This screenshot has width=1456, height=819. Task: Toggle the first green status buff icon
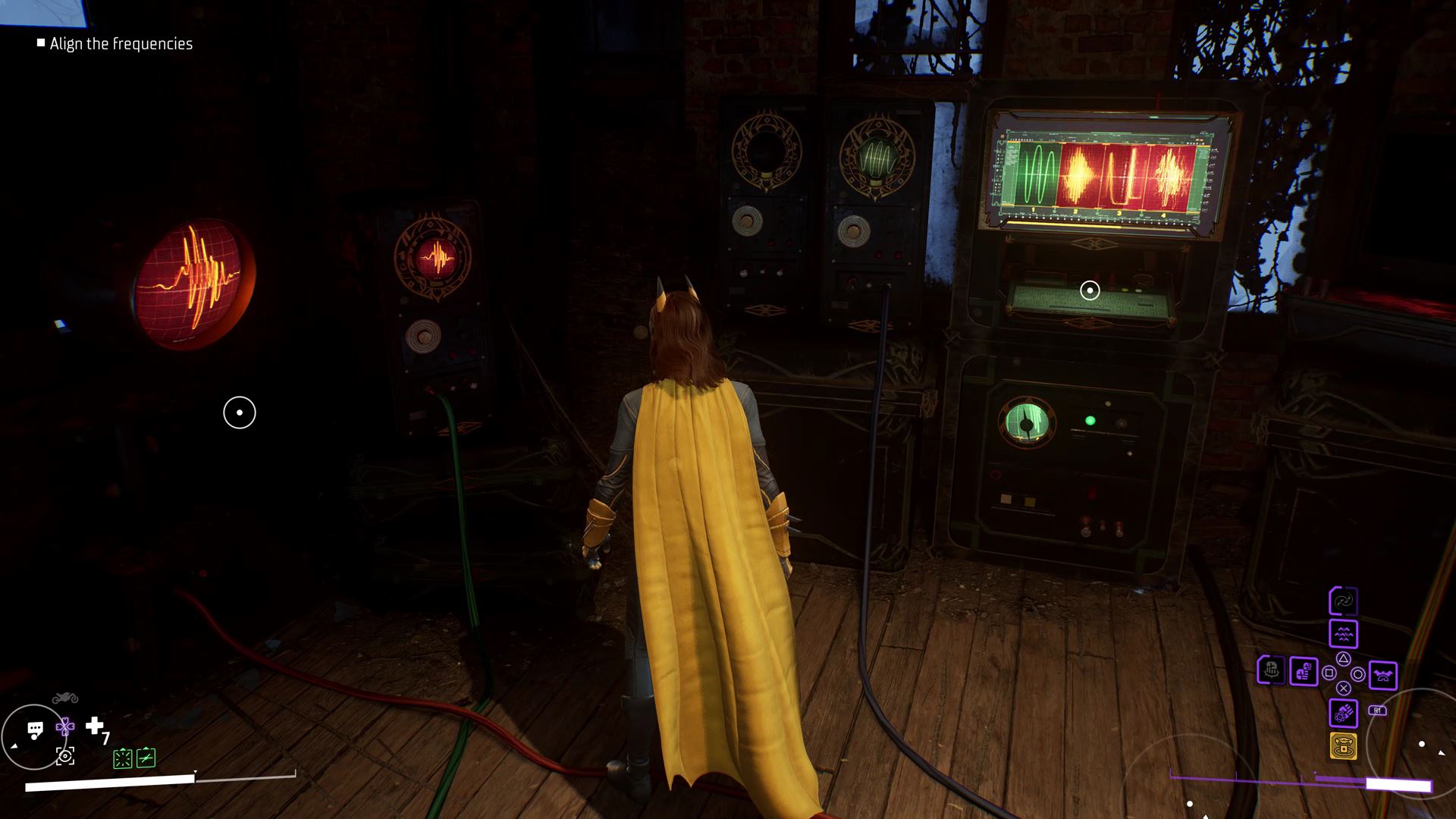[x=123, y=758]
